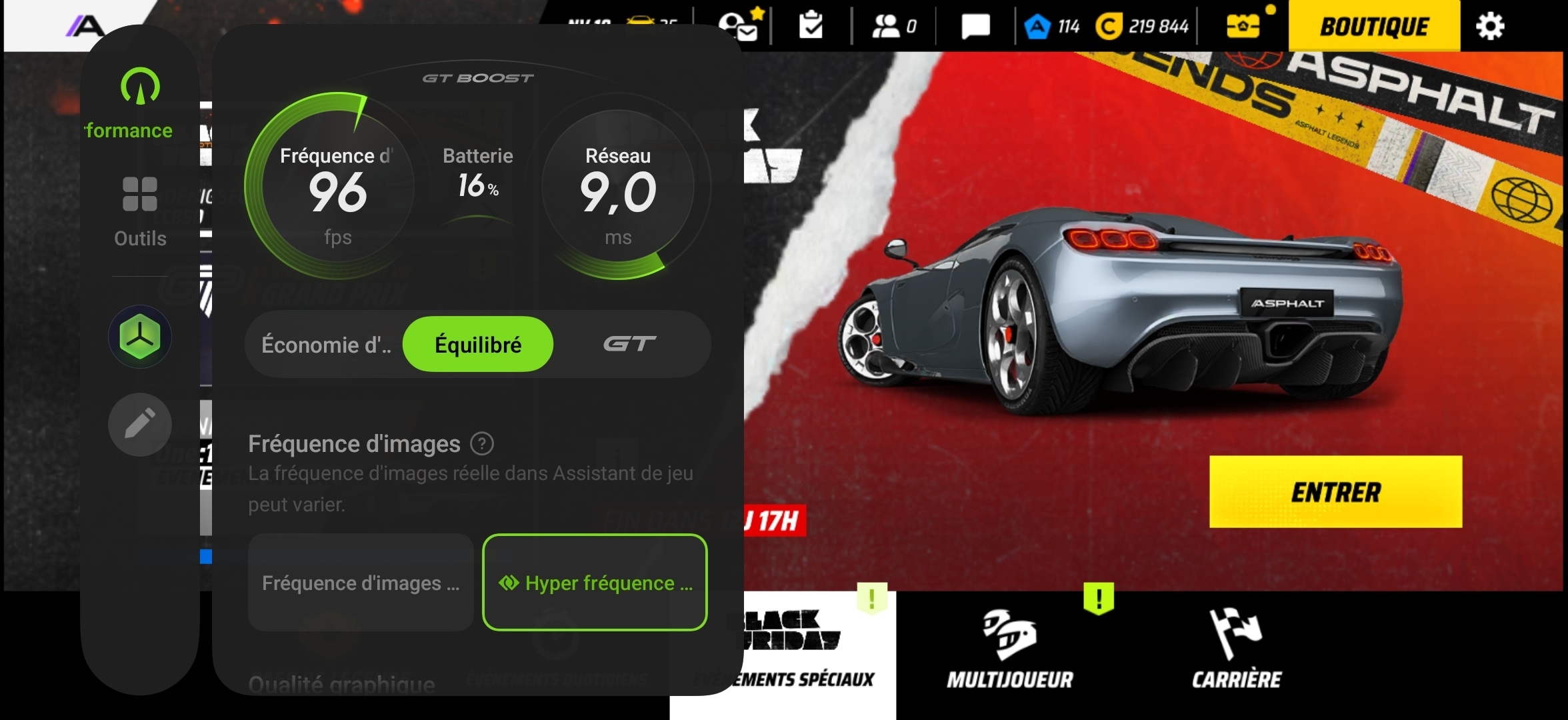
Task: Open the chat message bubble icon
Action: [x=975, y=26]
